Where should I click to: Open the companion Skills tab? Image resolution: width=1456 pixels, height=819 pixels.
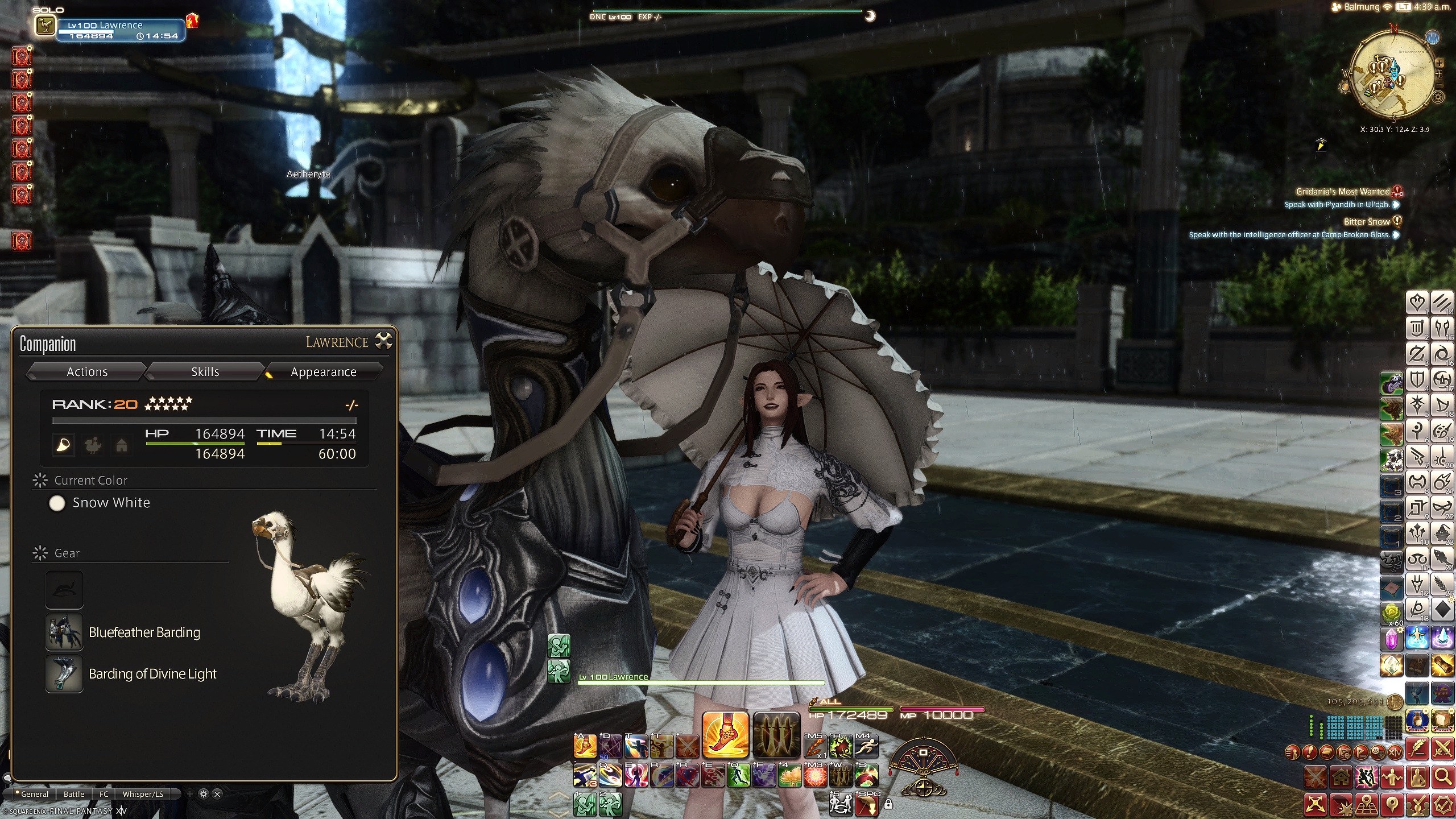pos(205,372)
